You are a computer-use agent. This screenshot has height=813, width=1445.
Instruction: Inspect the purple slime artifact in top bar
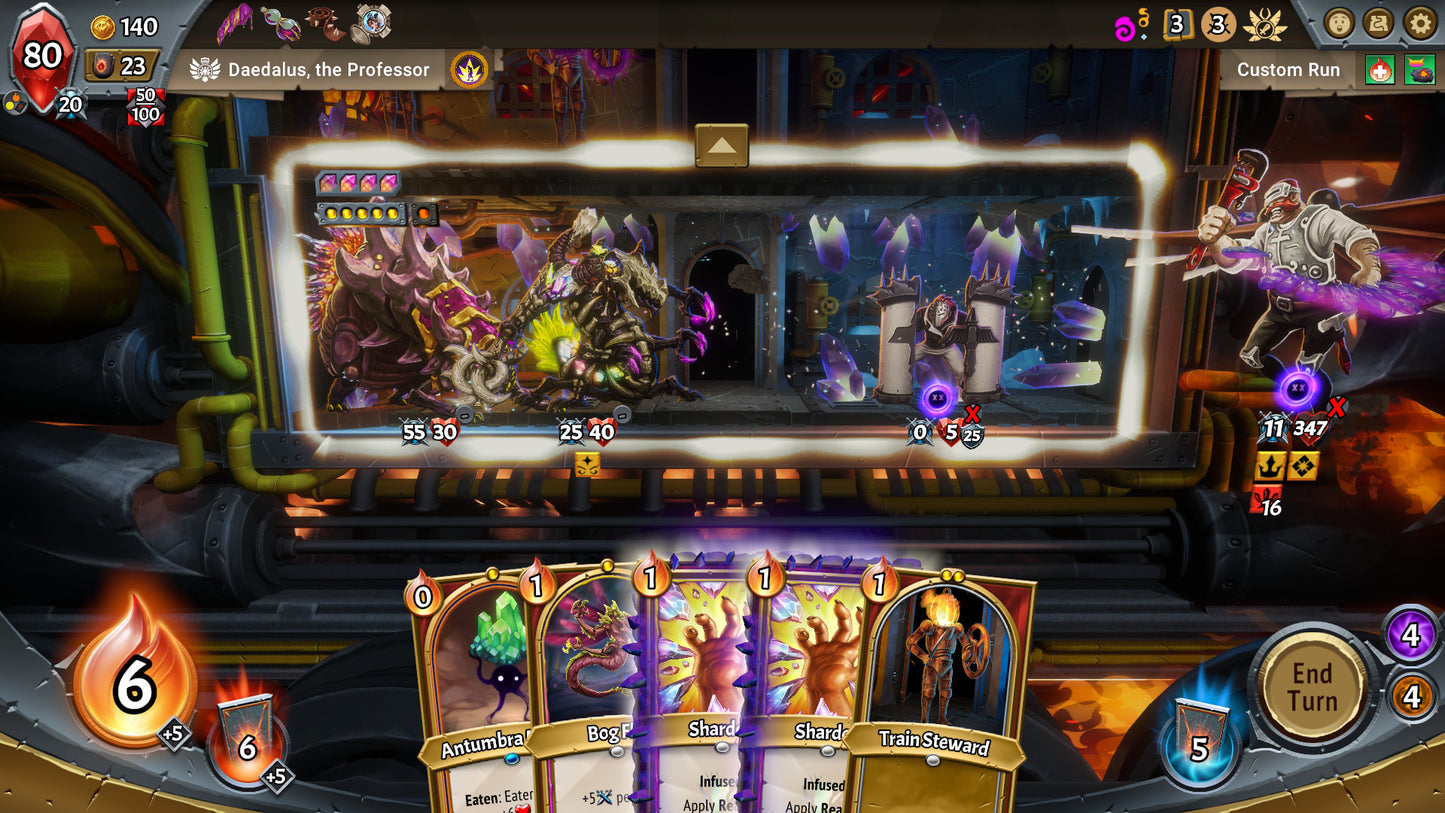[235, 22]
